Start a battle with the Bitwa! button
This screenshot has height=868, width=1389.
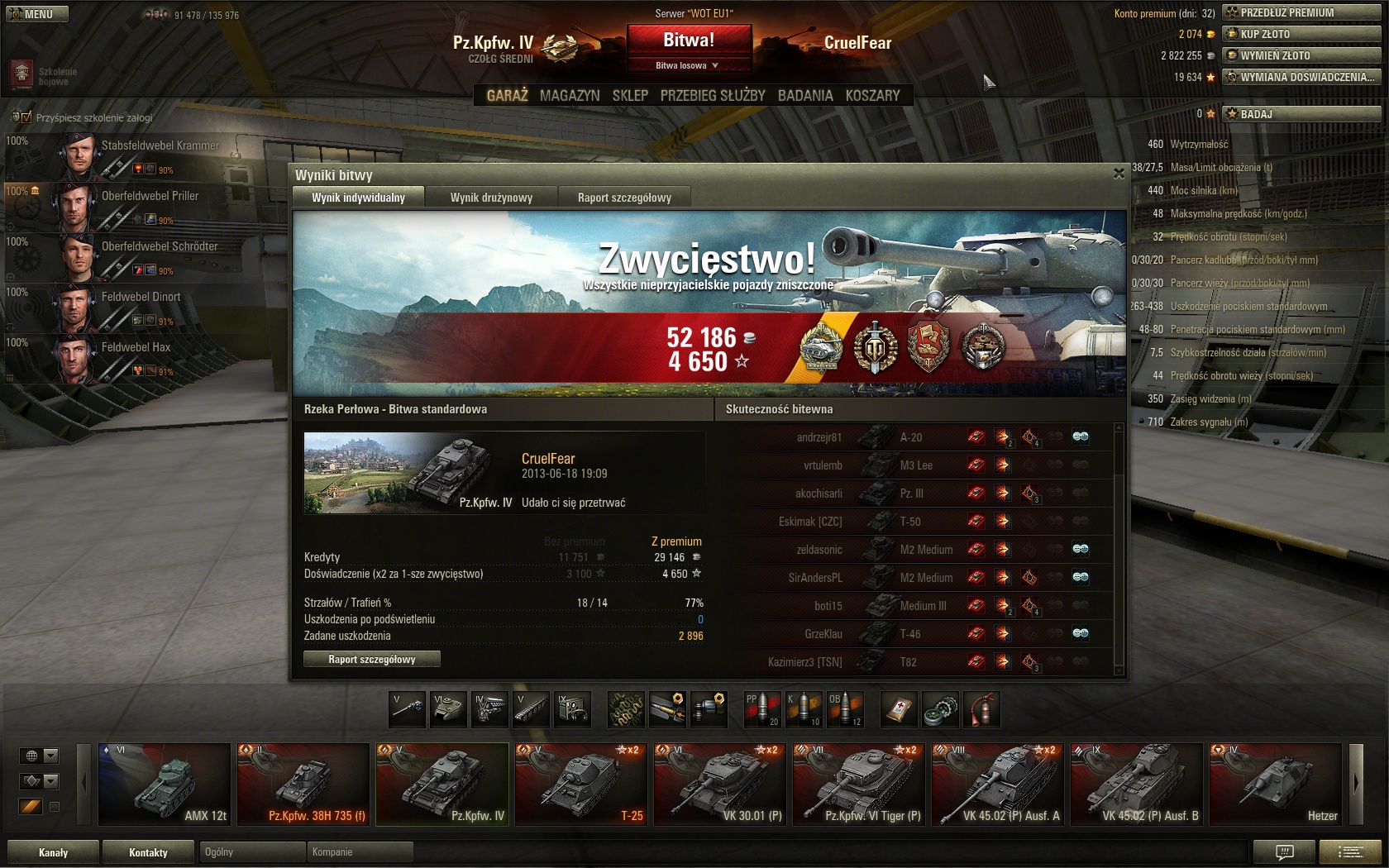[689, 40]
